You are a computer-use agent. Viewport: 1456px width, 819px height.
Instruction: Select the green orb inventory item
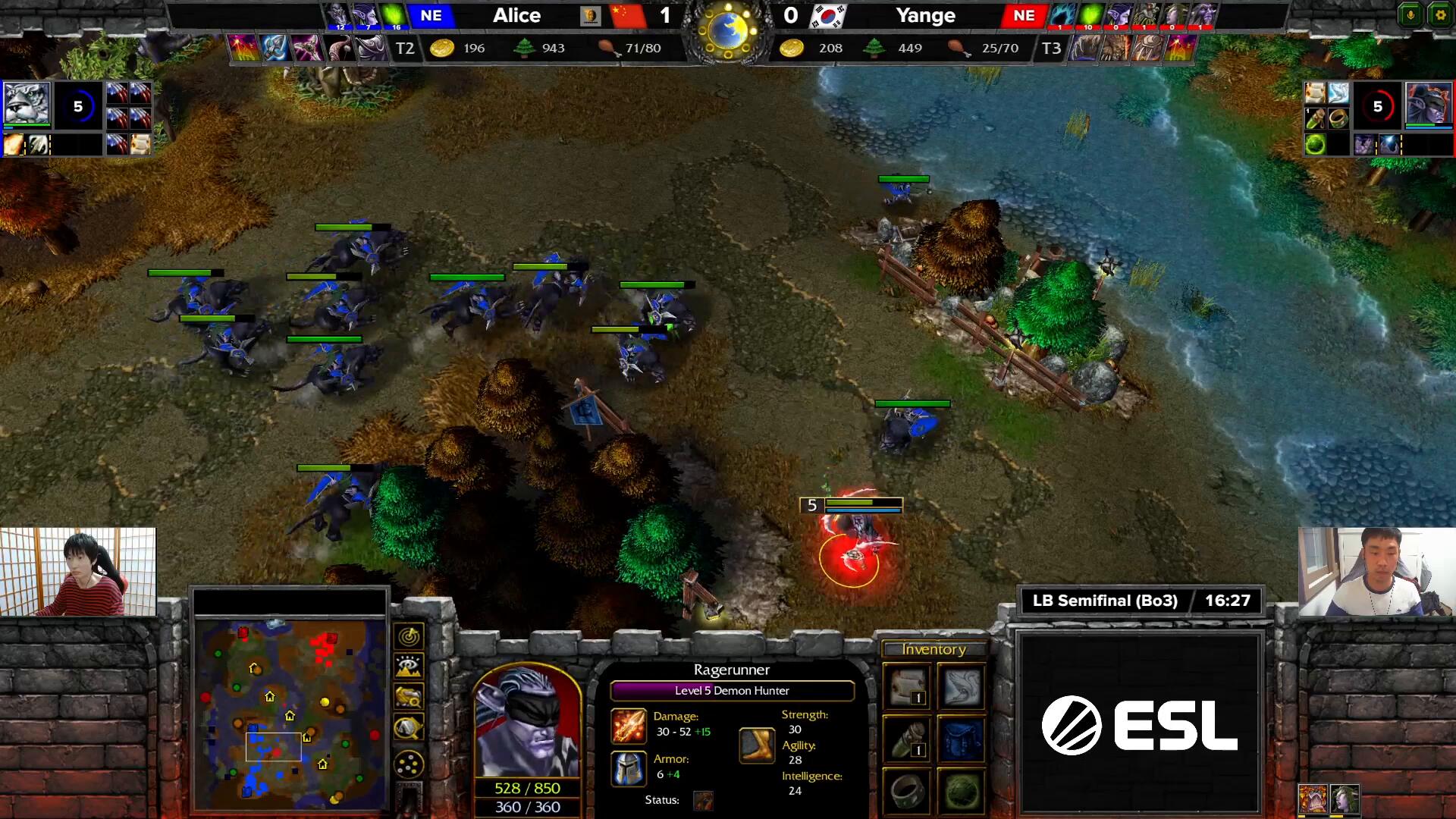[962, 792]
